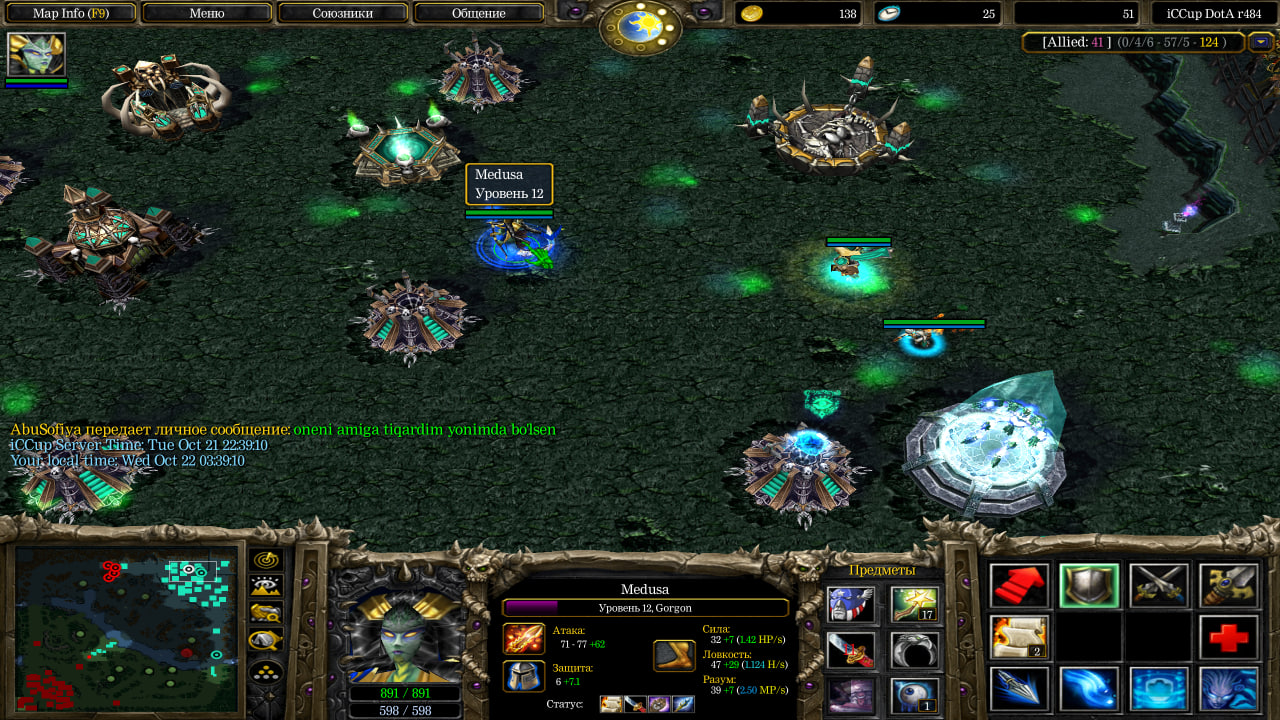The height and width of the screenshot is (720, 1280).
Task: Select the Medusa hero portrait icon
Action: pyautogui.click(x=36, y=54)
